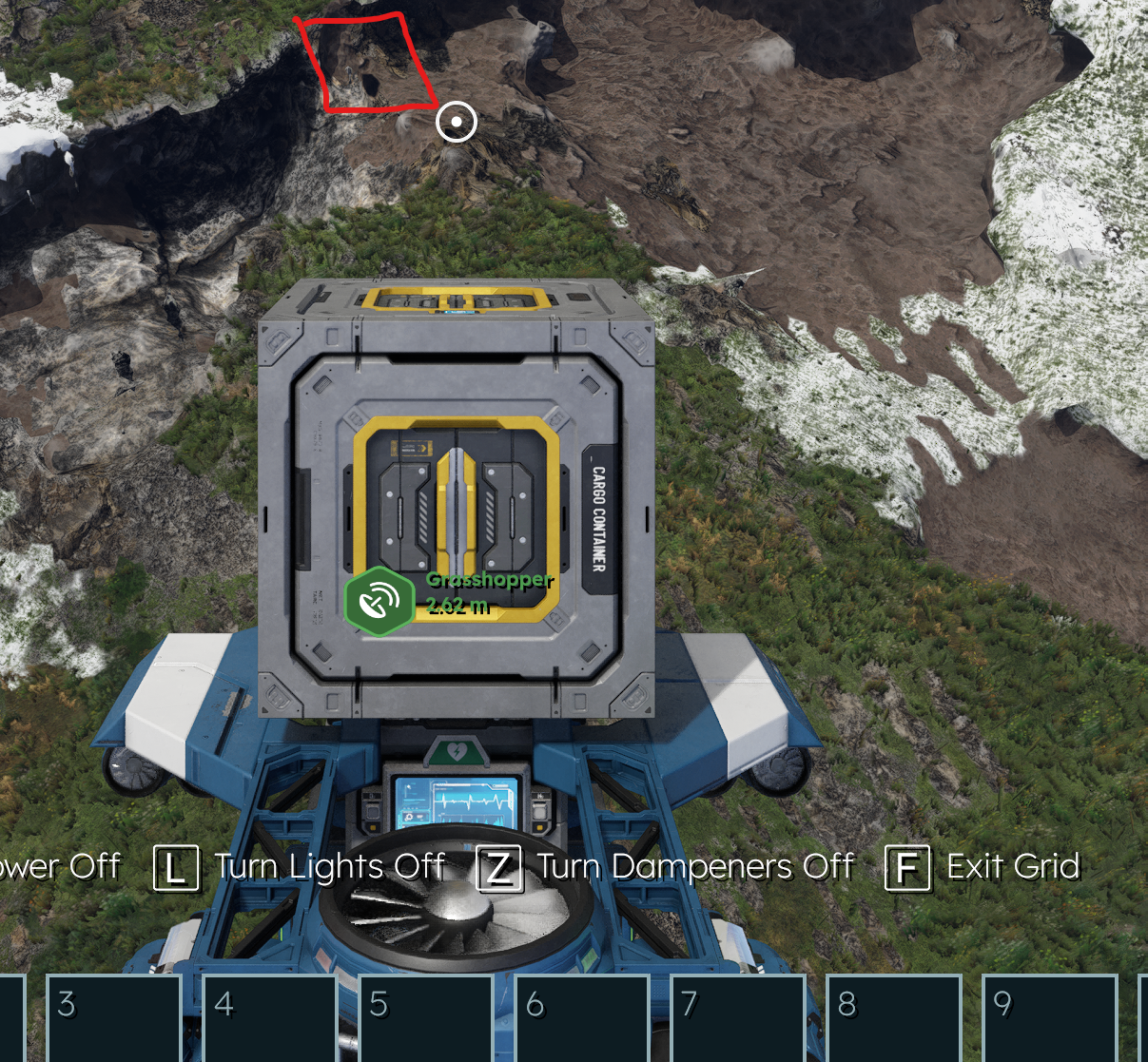Select hotbar slot number 7

point(738,1018)
